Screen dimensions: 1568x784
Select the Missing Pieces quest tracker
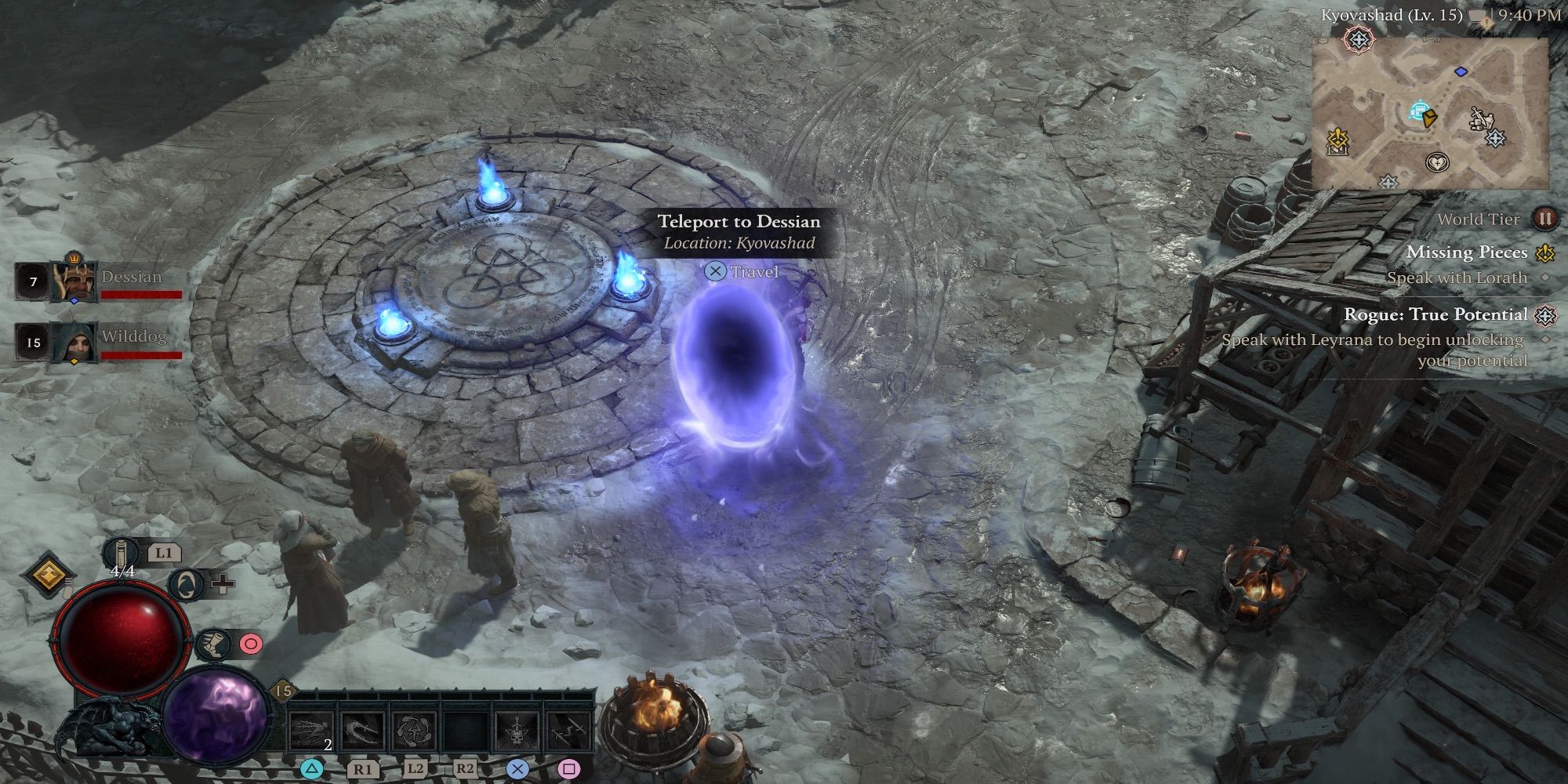tap(1466, 252)
